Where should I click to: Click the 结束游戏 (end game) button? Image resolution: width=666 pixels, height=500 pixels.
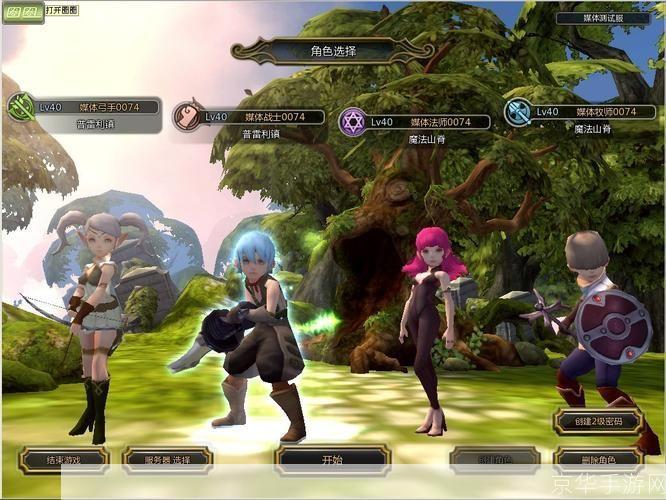(x=63, y=459)
